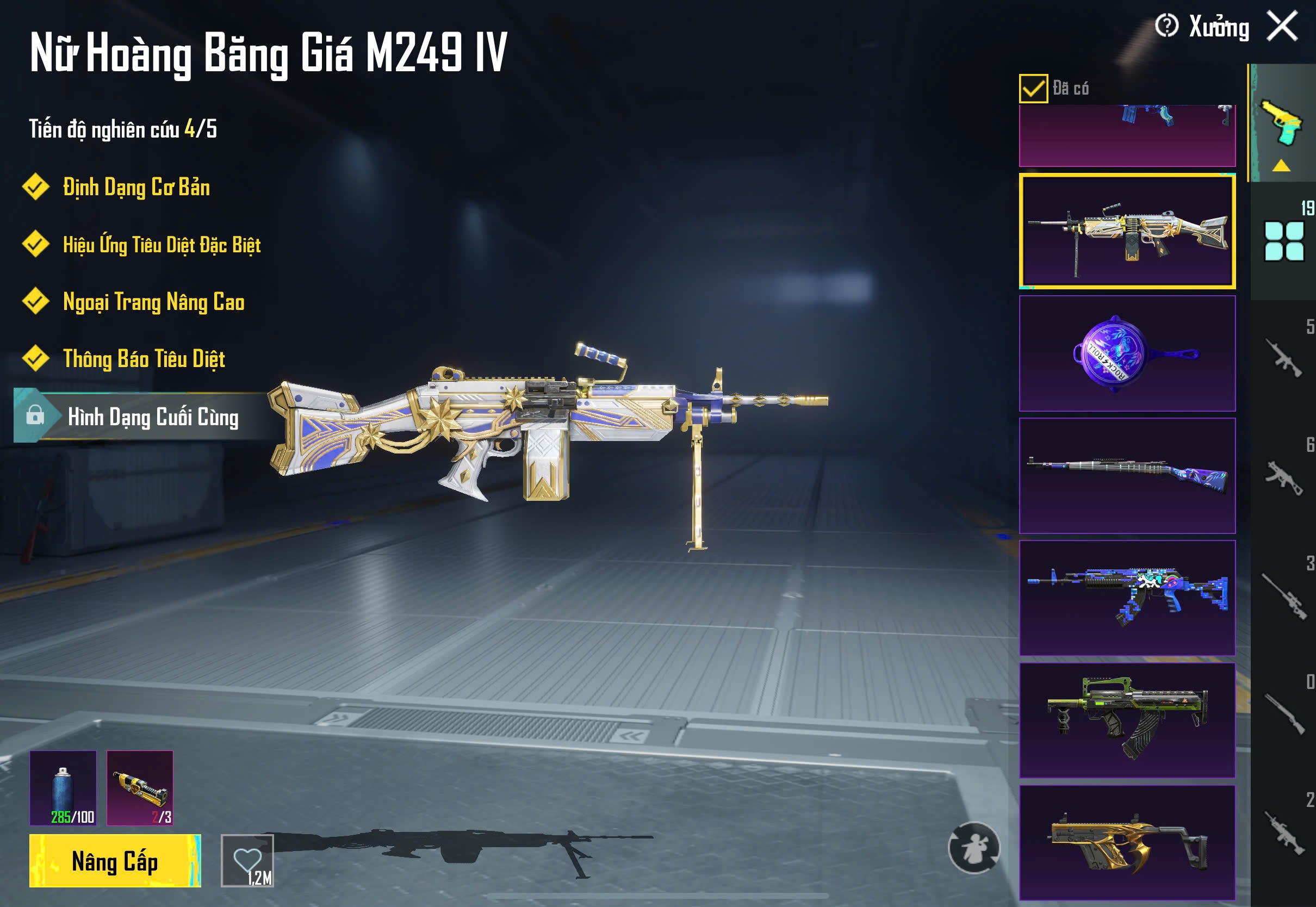Choose the blue pixel assault rifle skin
Viewport: 1316px width, 907px height.
point(1127,598)
